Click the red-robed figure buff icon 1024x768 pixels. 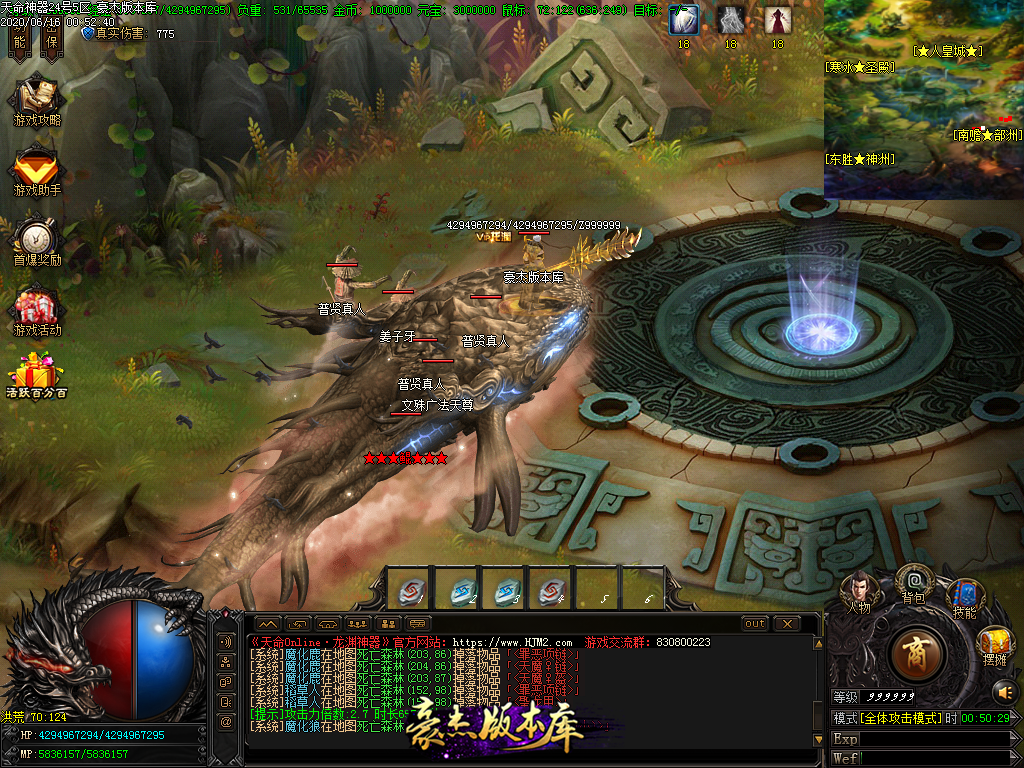777,20
